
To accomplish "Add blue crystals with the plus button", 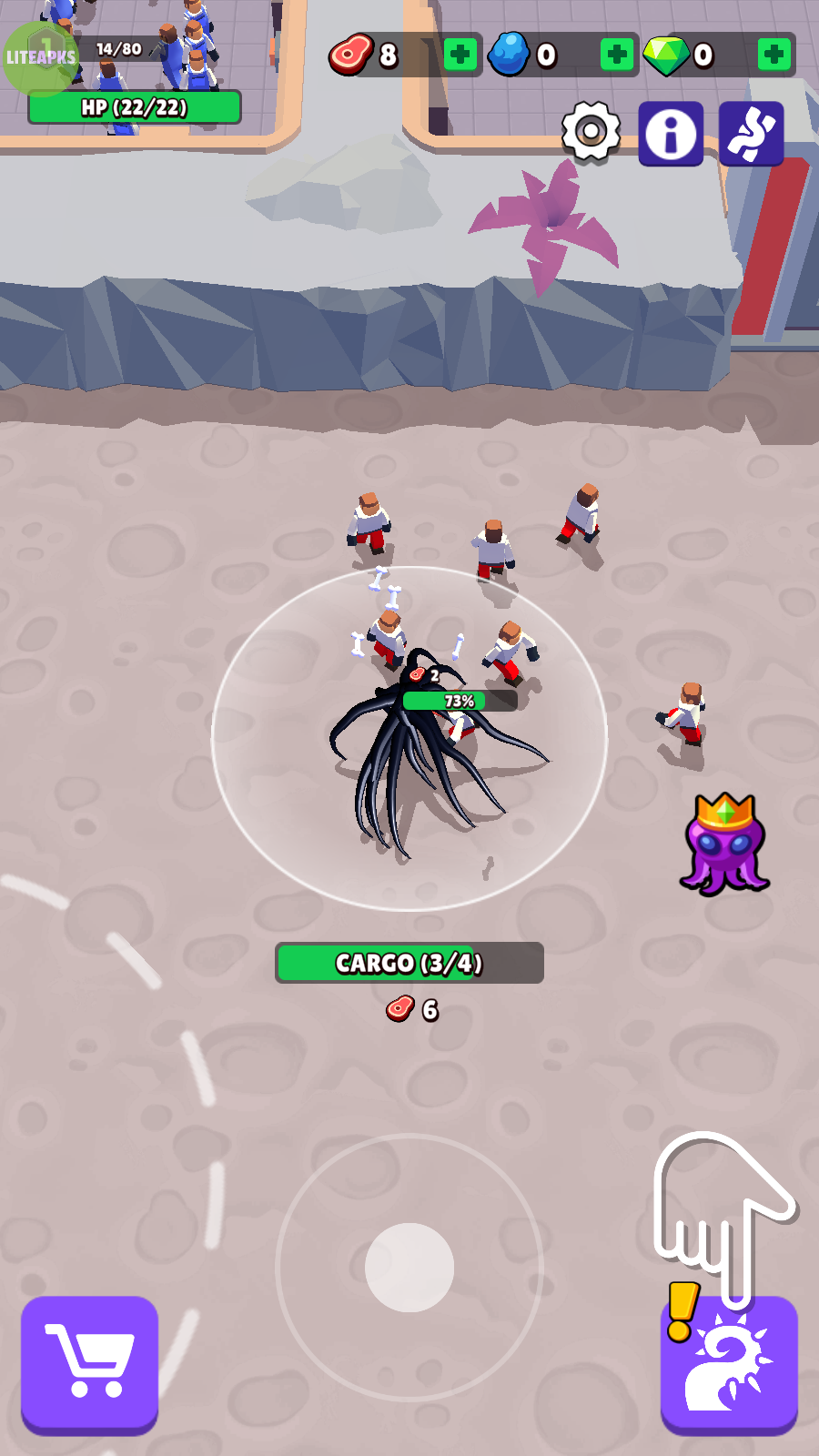I will pos(617,56).
